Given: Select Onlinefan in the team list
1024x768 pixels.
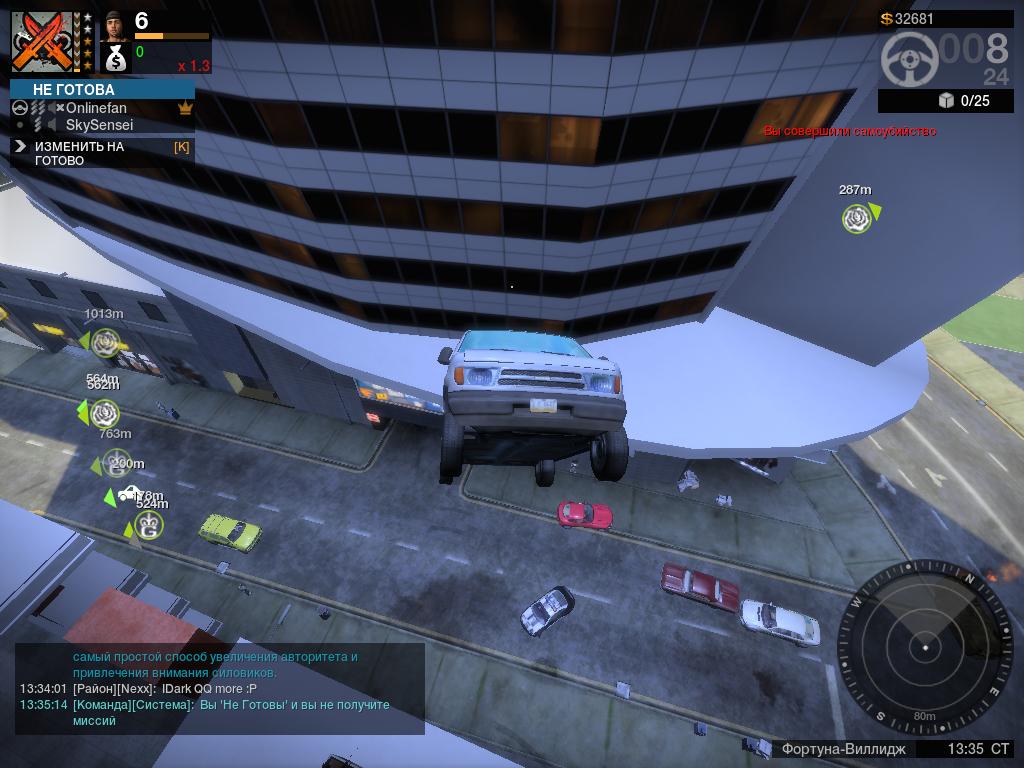Looking at the screenshot, I should pyautogui.click(x=96, y=108).
